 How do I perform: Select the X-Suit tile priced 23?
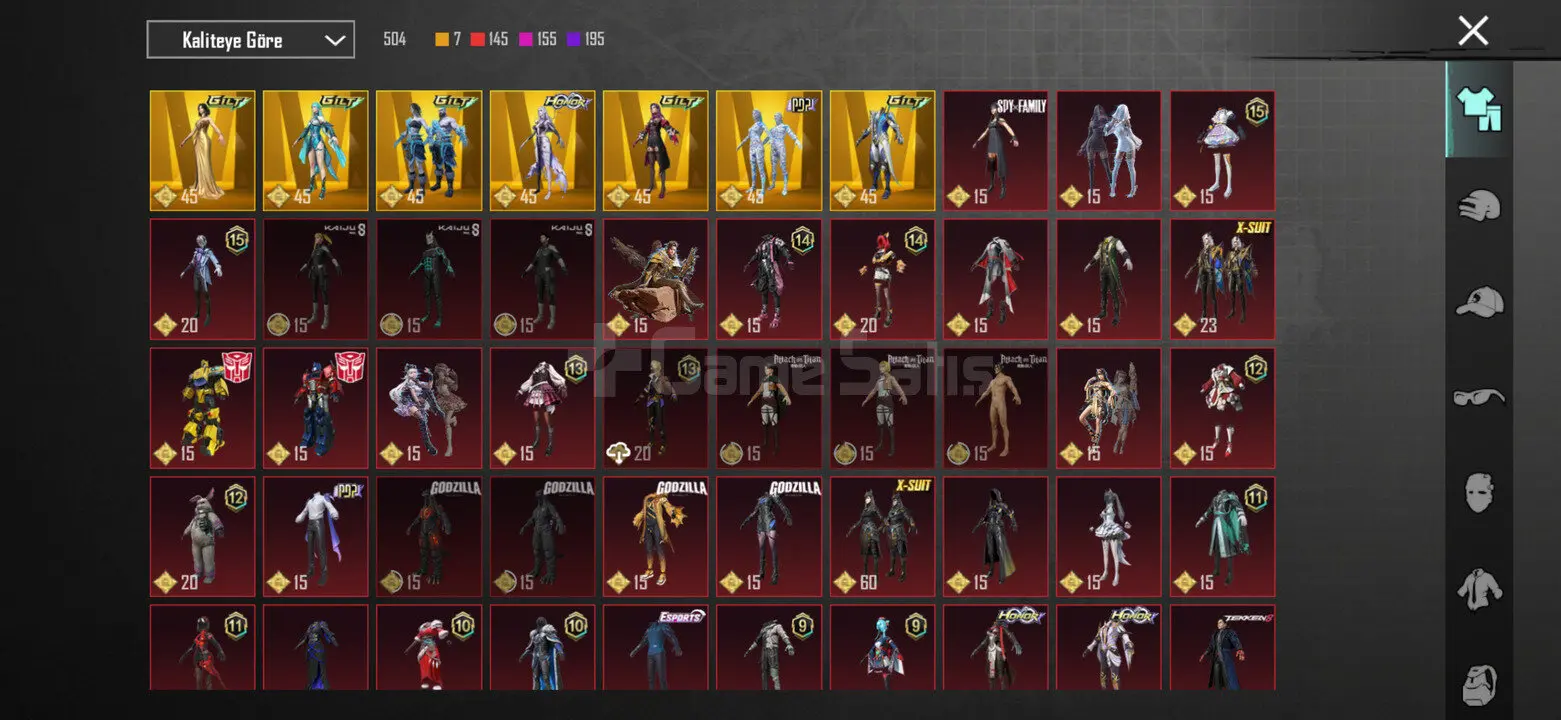(x=1222, y=280)
